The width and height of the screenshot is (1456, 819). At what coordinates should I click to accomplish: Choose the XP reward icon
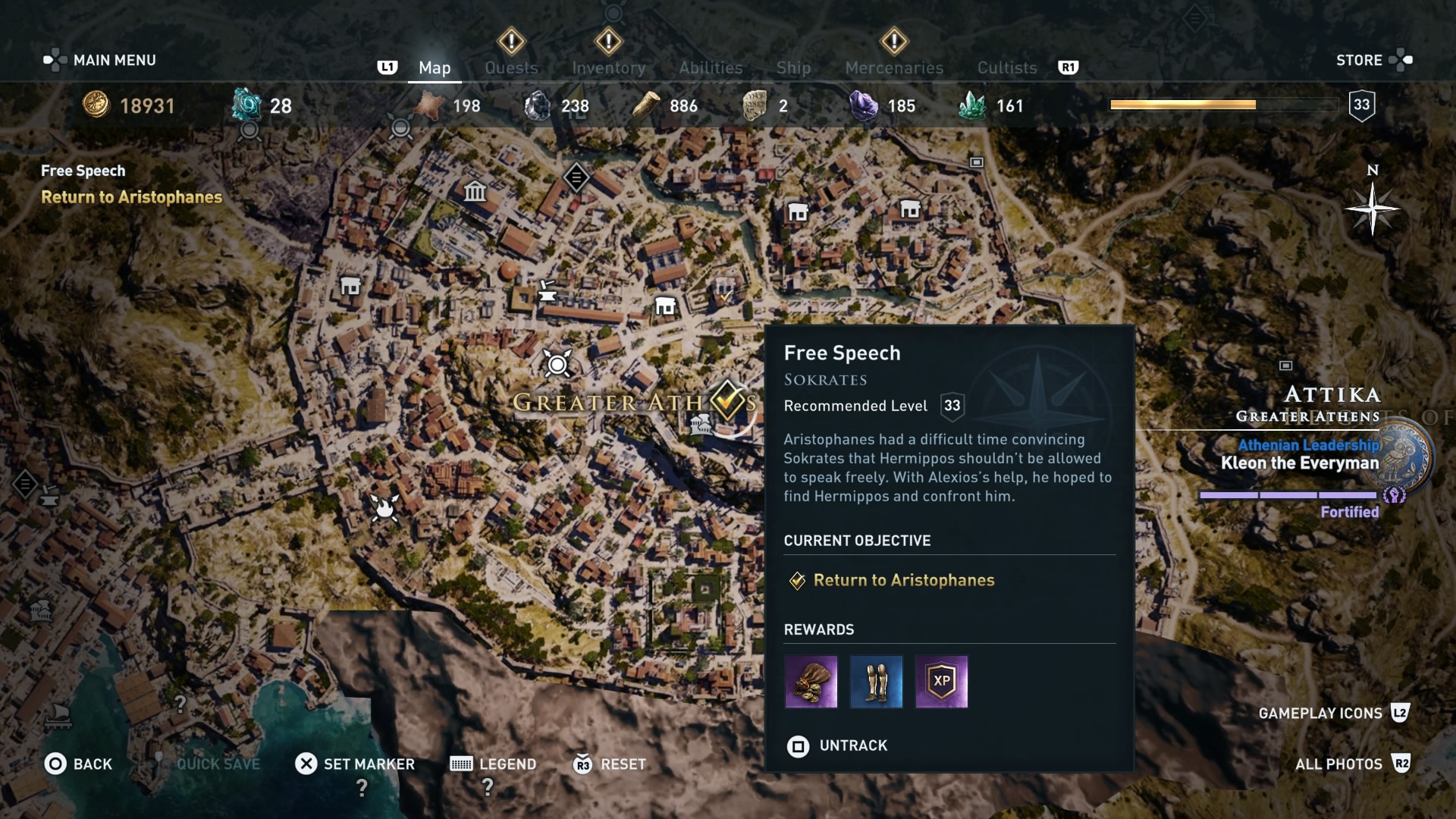coord(941,682)
